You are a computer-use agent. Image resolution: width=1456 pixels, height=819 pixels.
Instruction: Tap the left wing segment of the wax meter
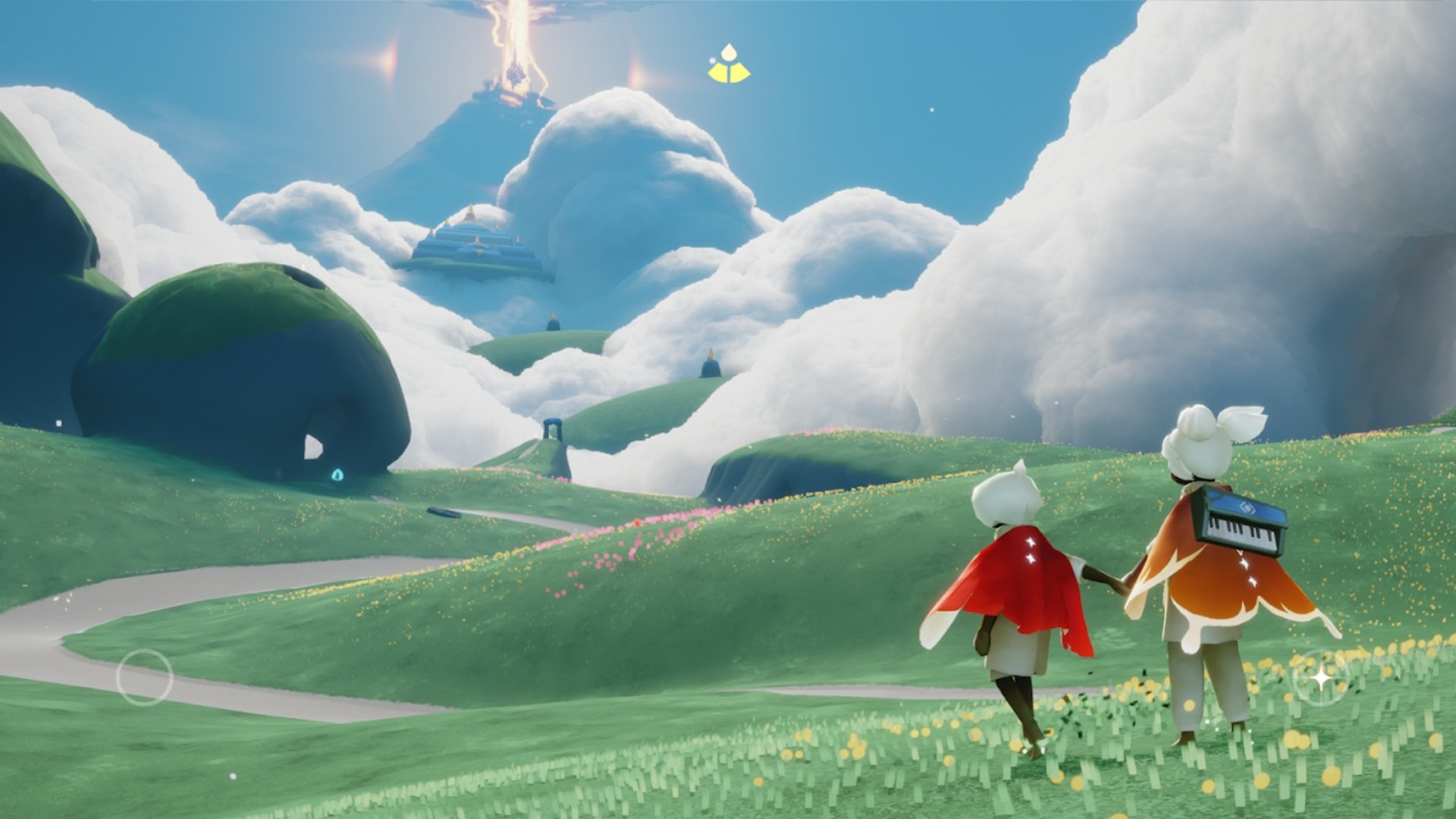click(x=718, y=74)
